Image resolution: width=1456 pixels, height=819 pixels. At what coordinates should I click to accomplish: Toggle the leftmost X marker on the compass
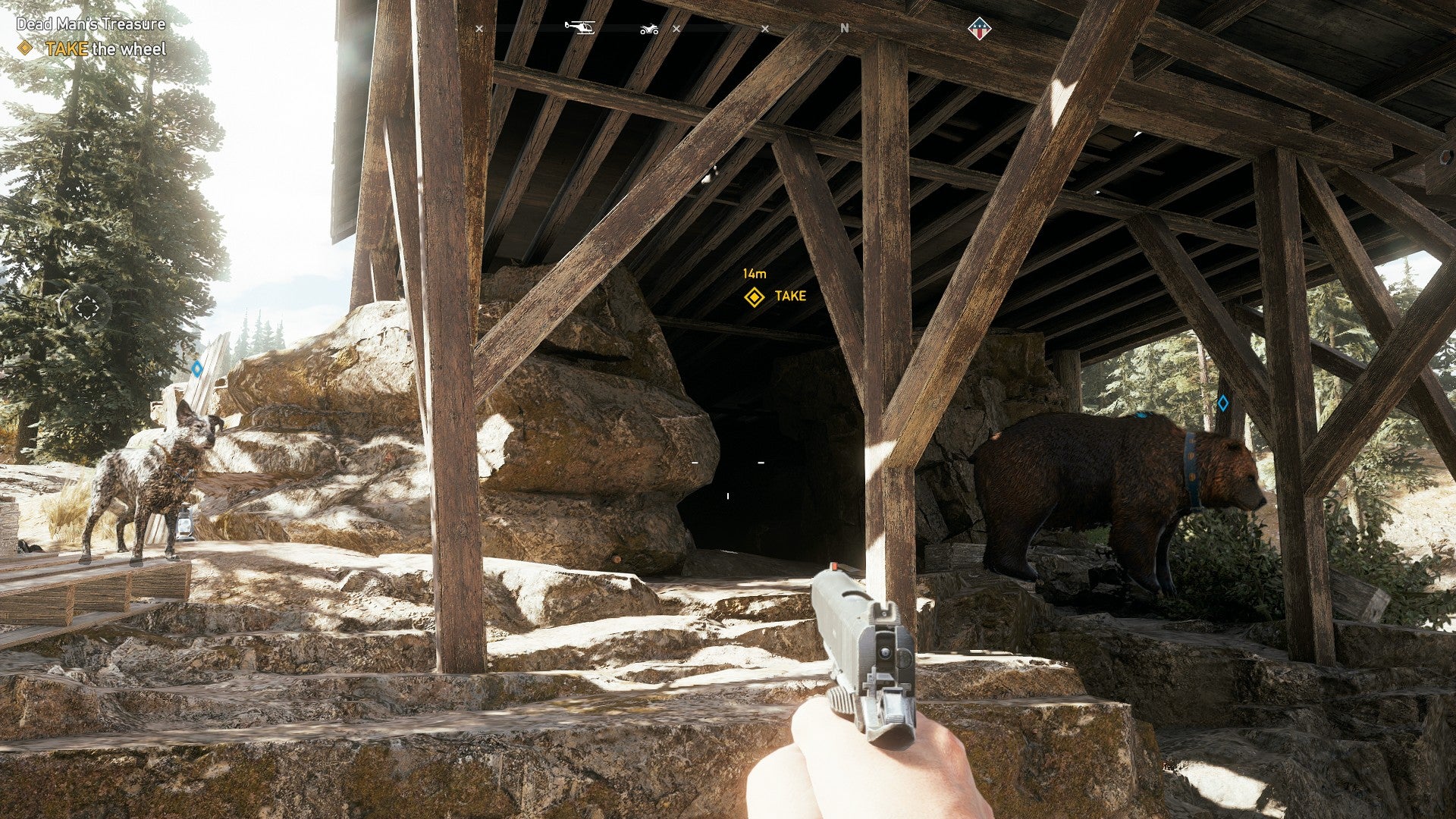(x=478, y=28)
